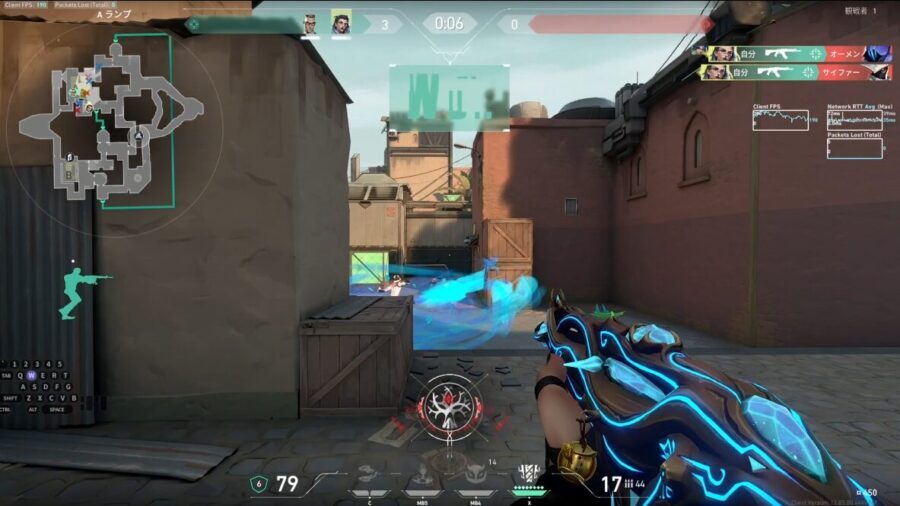Click the first agent portrait on the top bar
Screen dimensions: 900x506
pyautogui.click(x=311, y=23)
